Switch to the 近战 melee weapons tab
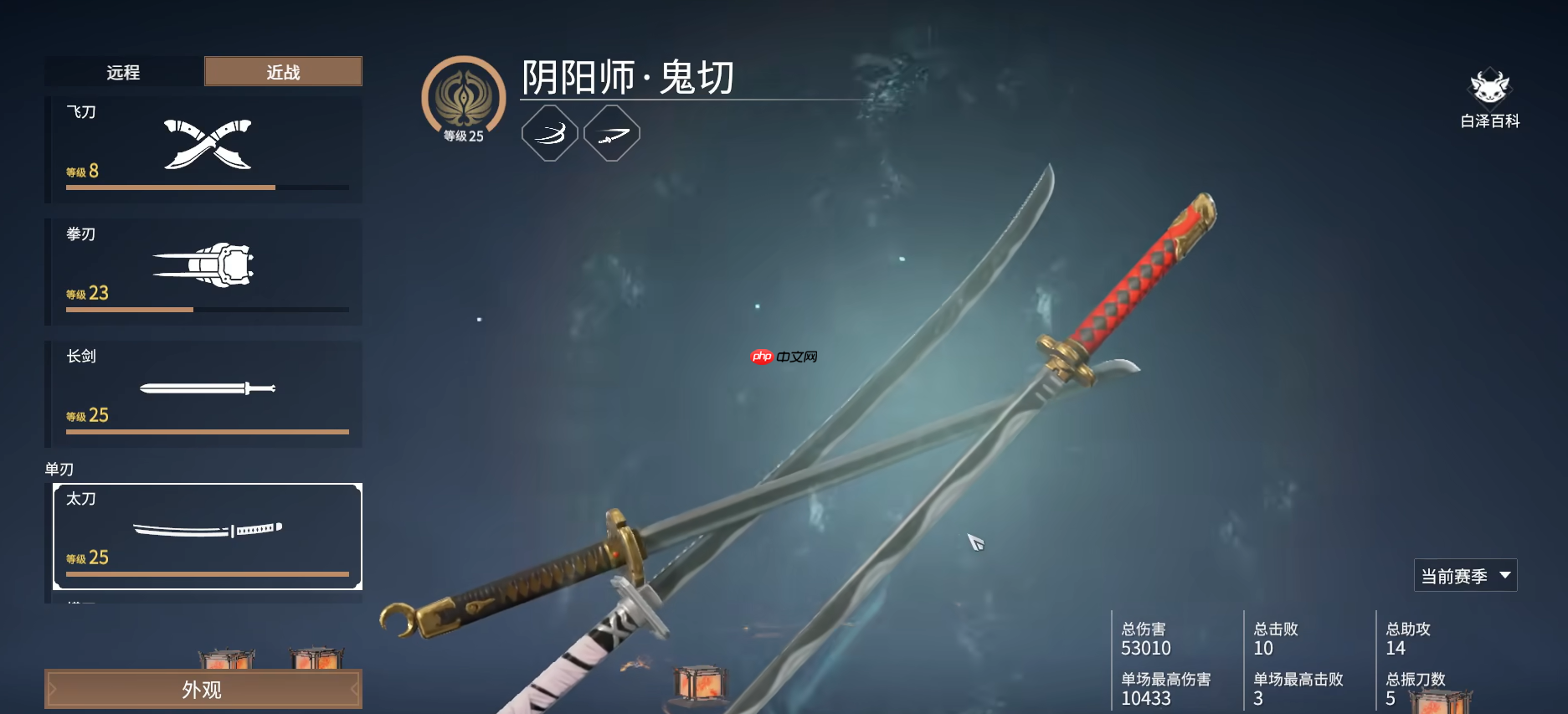The width and height of the screenshot is (1568, 714). tap(282, 71)
